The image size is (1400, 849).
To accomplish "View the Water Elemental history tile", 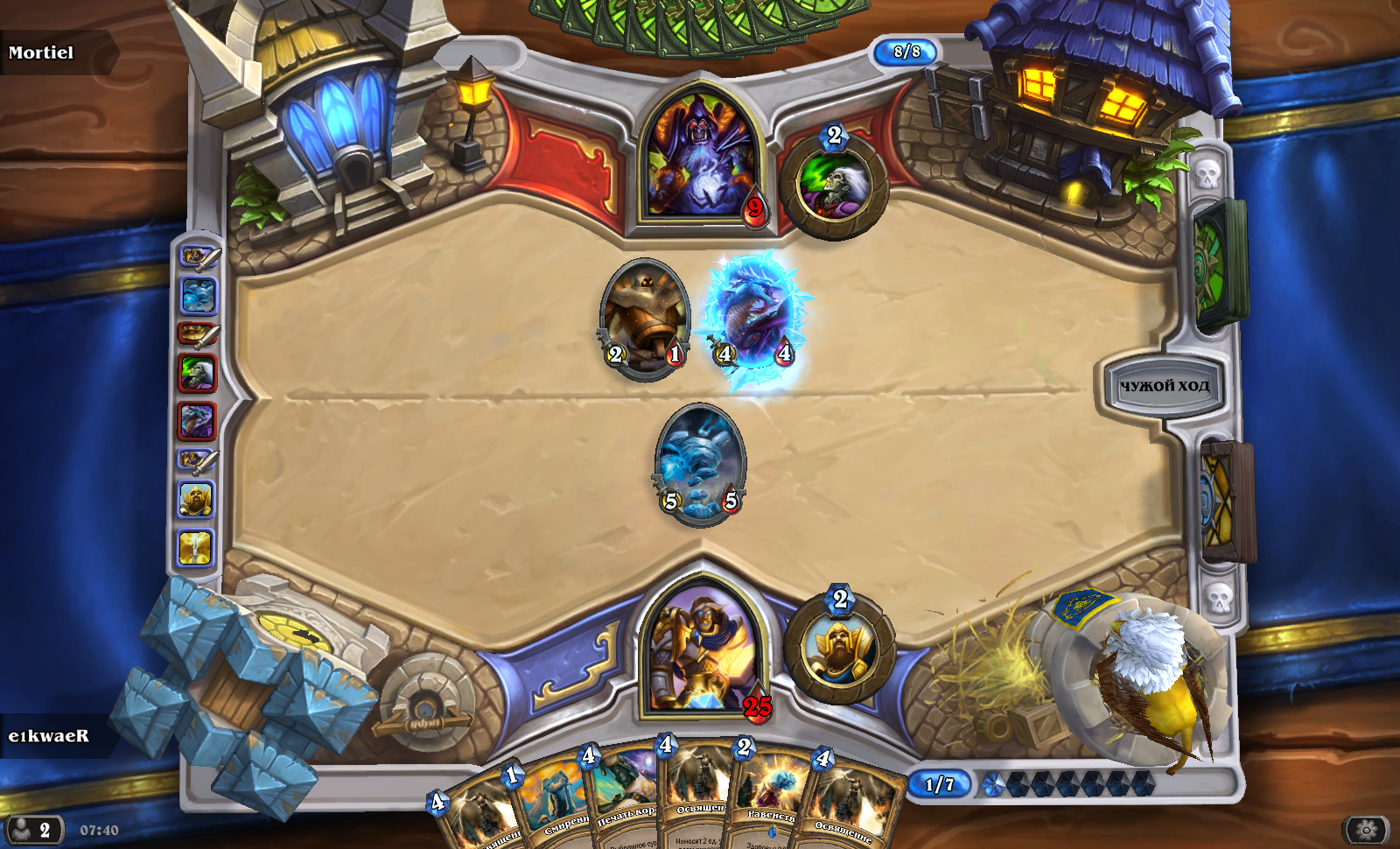I will [x=198, y=296].
